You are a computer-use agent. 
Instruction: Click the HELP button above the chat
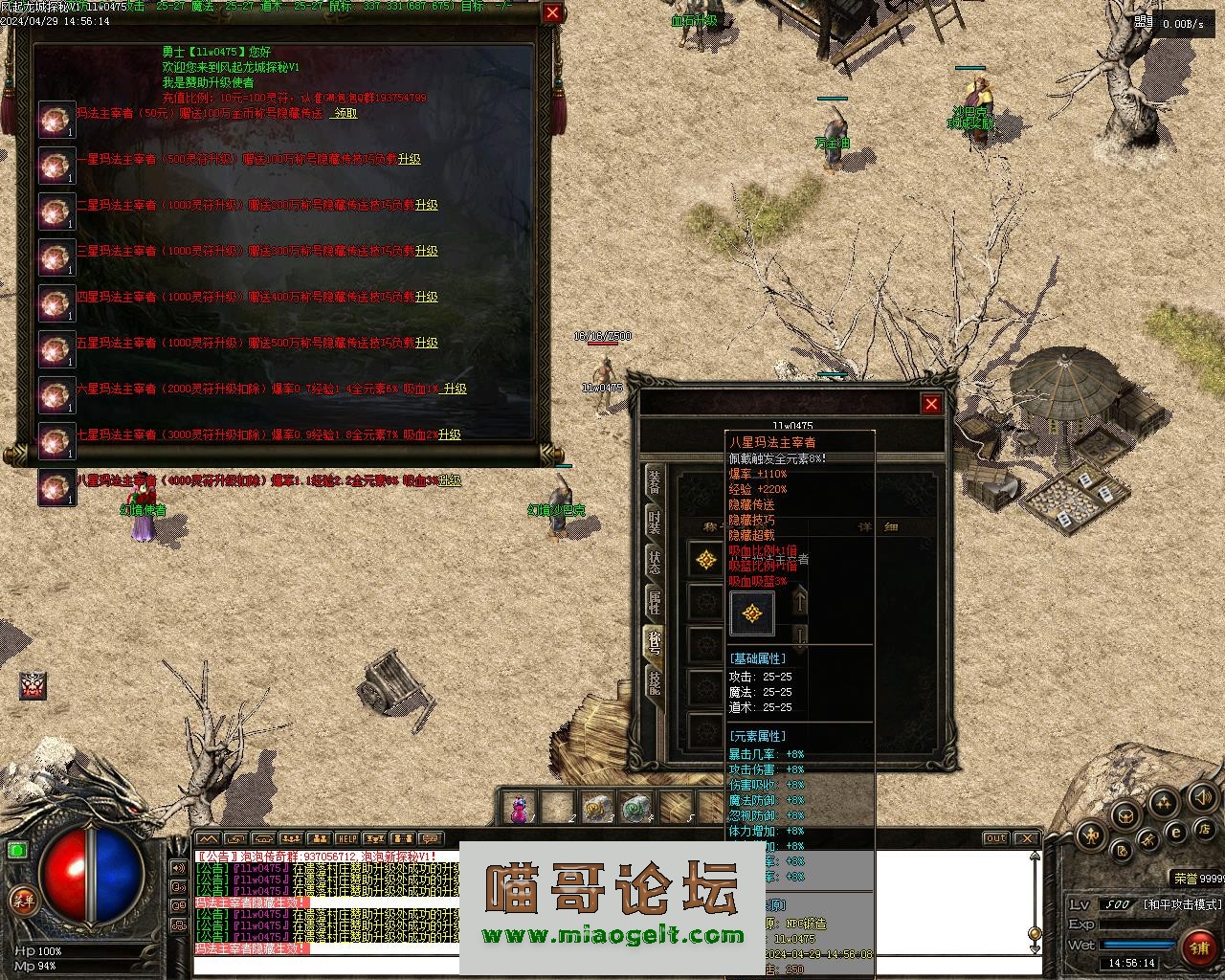pos(347,839)
